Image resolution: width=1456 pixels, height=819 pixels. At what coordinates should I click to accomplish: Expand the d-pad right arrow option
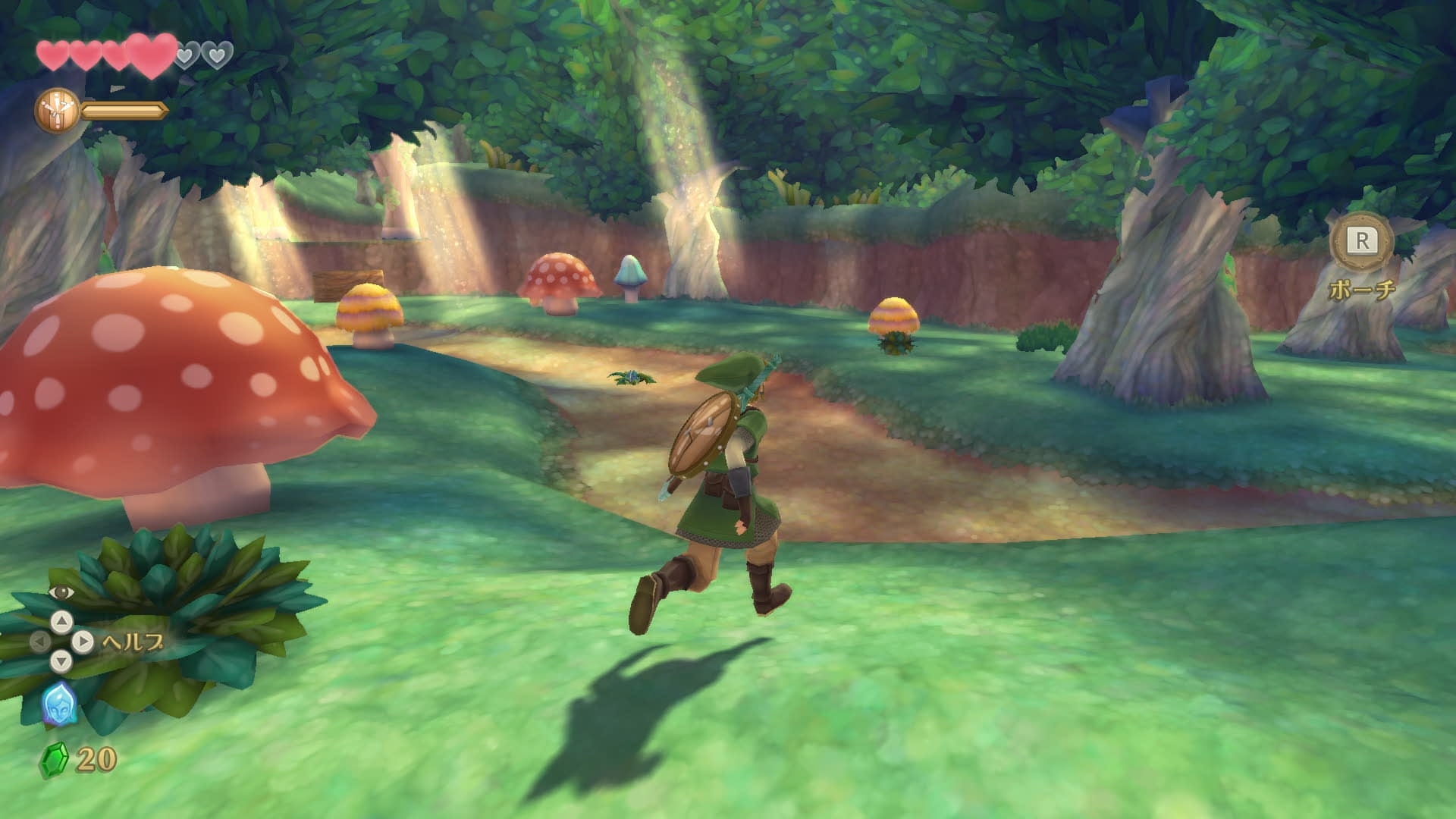click(83, 641)
